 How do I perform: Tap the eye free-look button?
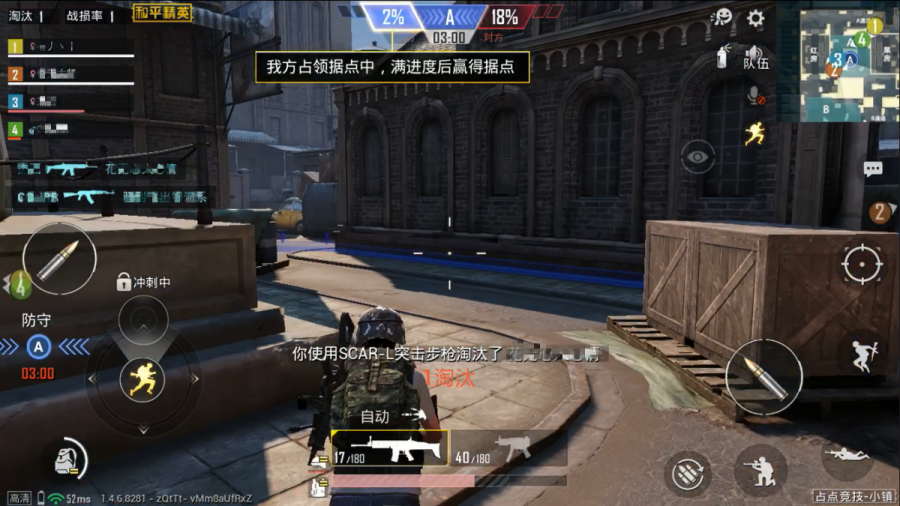pos(698,156)
